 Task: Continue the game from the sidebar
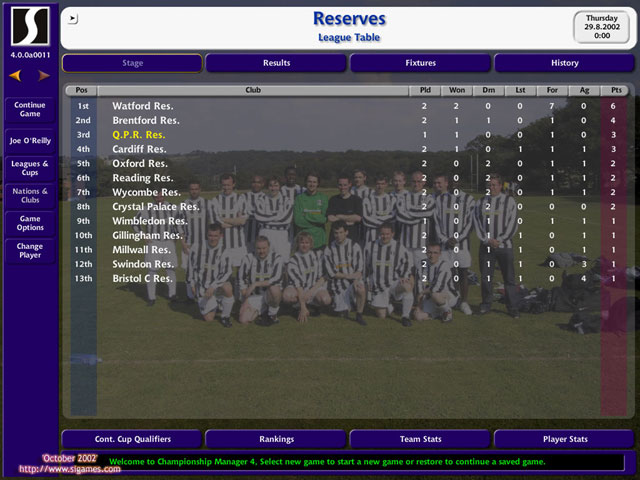pyautogui.click(x=30, y=109)
